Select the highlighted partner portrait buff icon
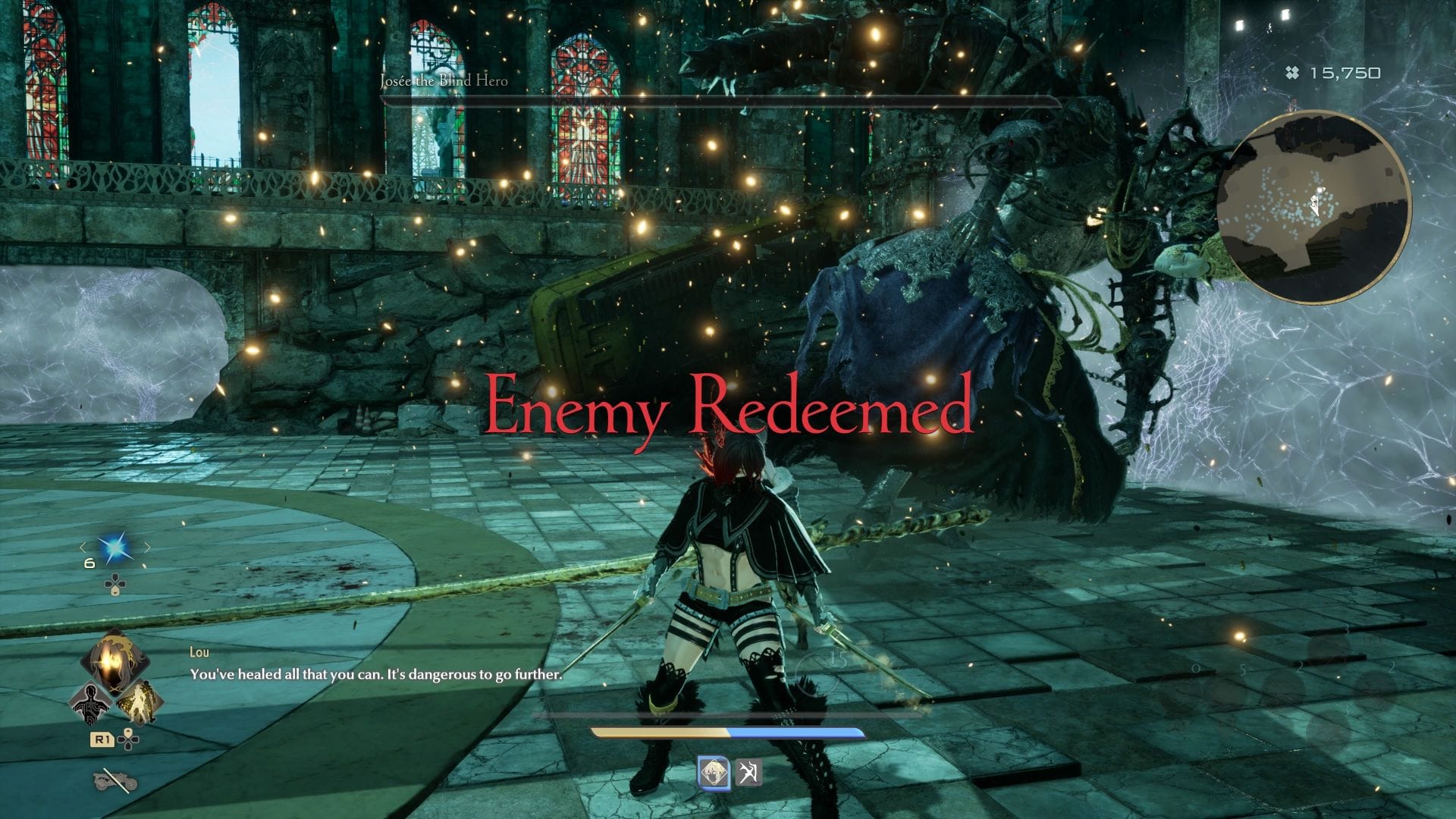The width and height of the screenshot is (1456, 819). click(x=714, y=773)
